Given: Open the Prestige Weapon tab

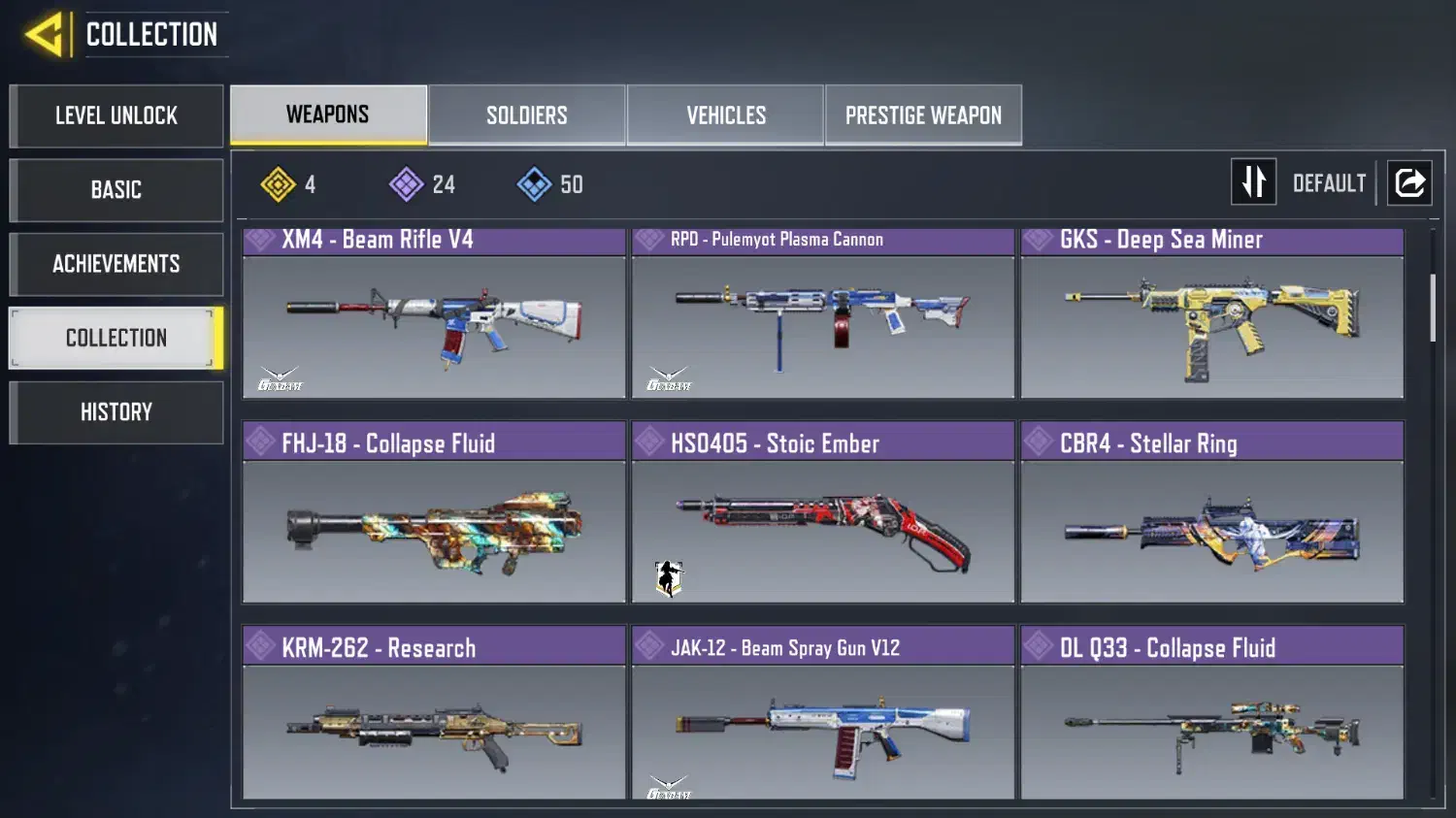Looking at the screenshot, I should 923,115.
